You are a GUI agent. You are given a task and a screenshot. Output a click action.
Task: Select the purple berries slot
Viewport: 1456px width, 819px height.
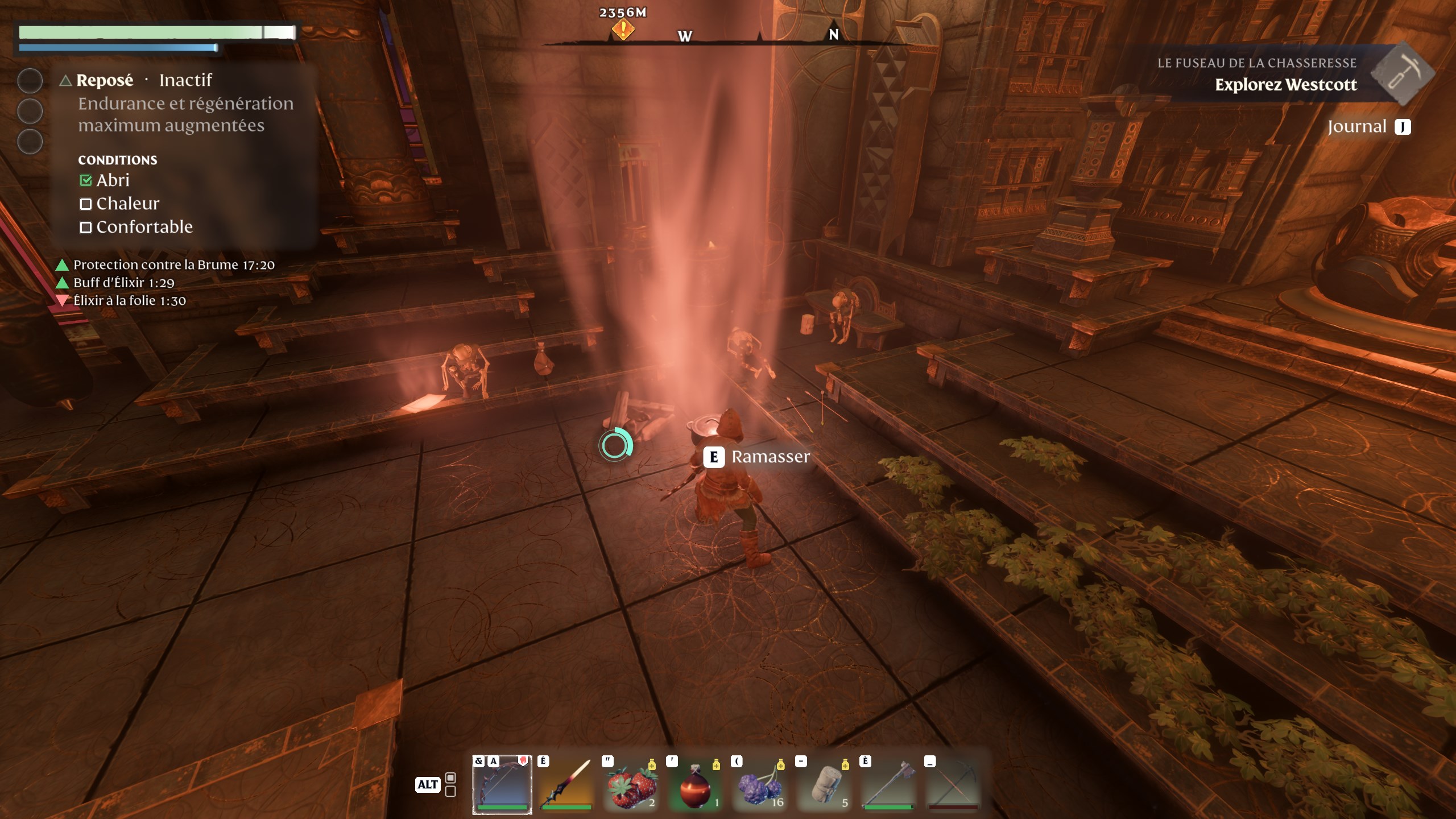point(760,784)
